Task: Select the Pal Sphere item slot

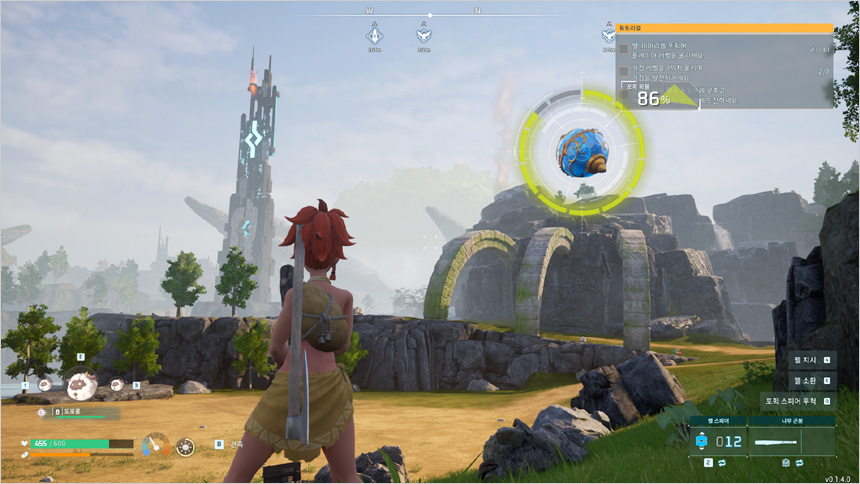Action: pos(718,440)
